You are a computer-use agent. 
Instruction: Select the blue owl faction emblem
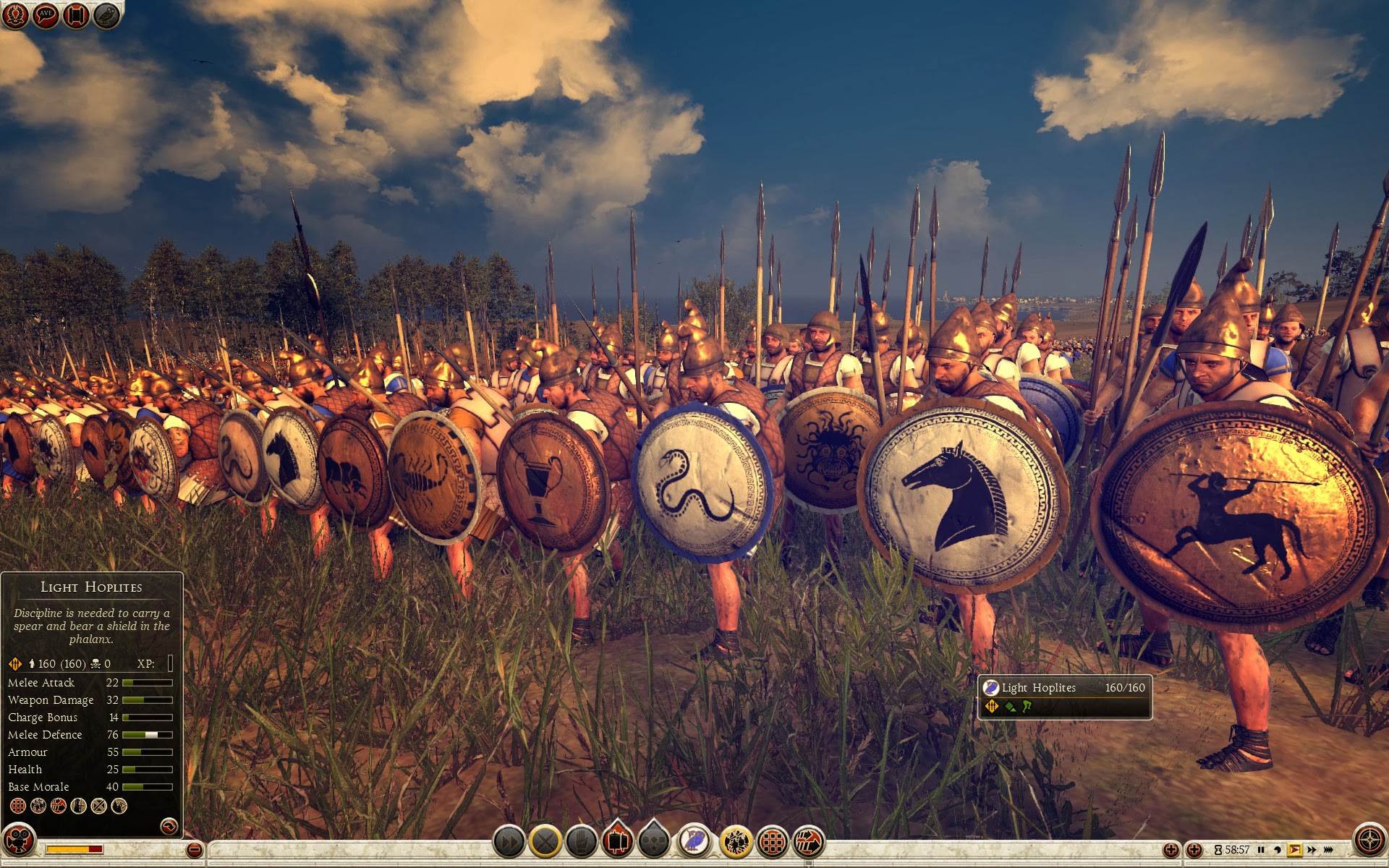(694, 841)
